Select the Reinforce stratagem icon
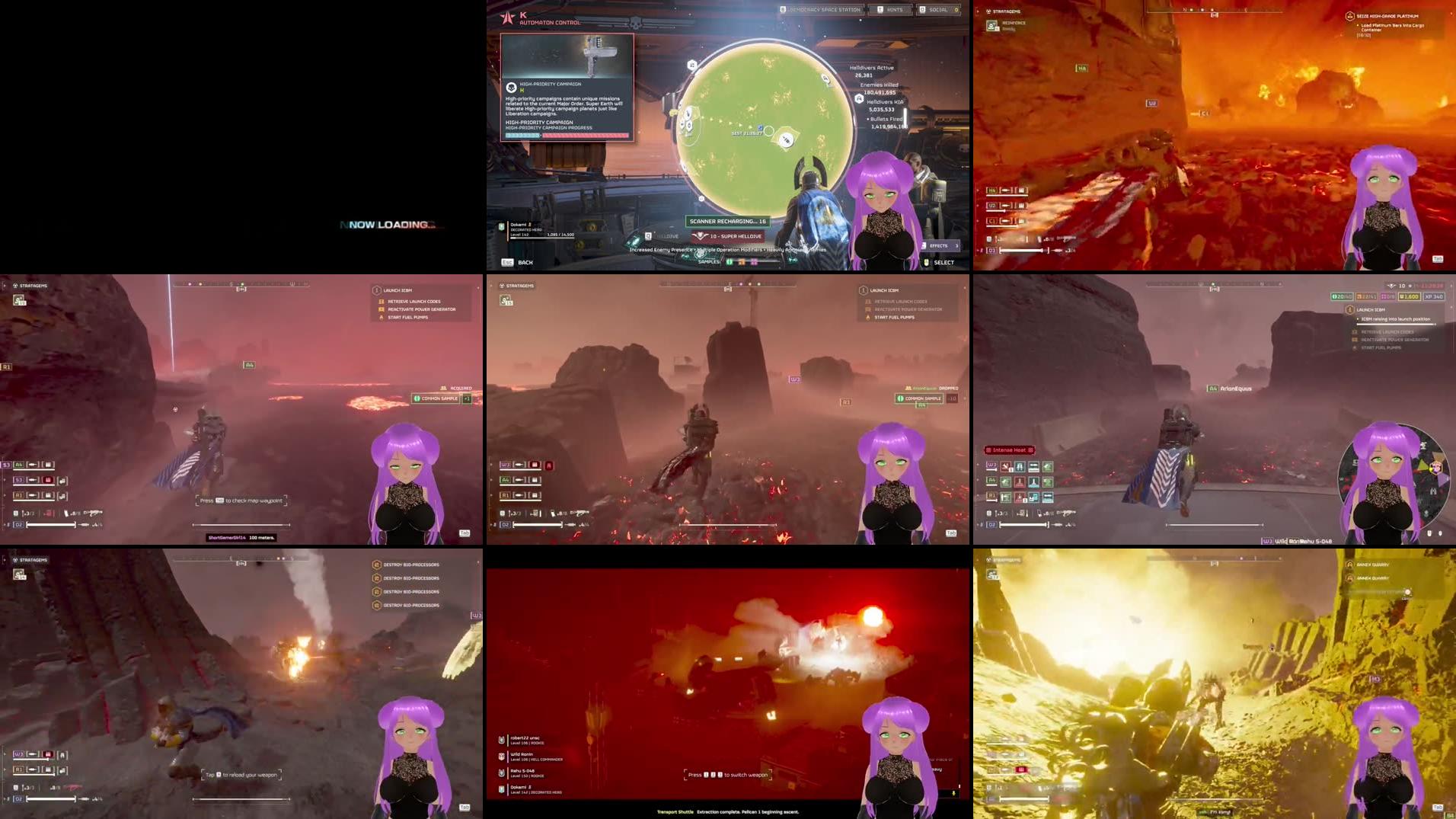Viewport: 1456px width, 819px height. pos(991,25)
